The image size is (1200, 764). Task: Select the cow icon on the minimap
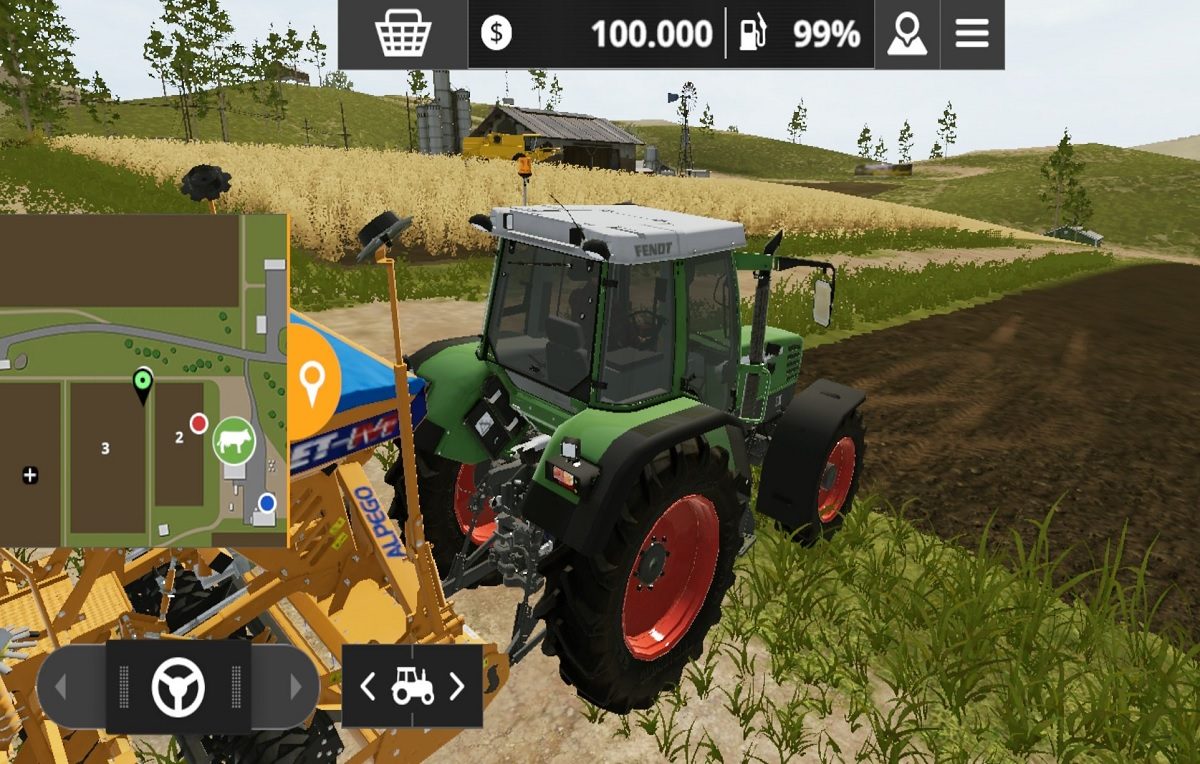(233, 441)
